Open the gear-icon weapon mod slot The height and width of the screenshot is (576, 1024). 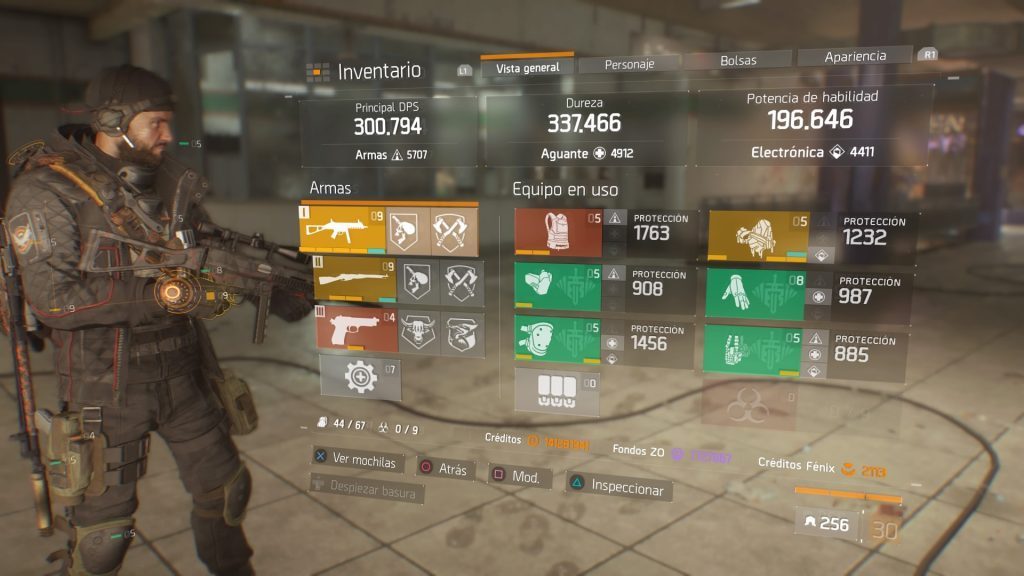tap(360, 378)
